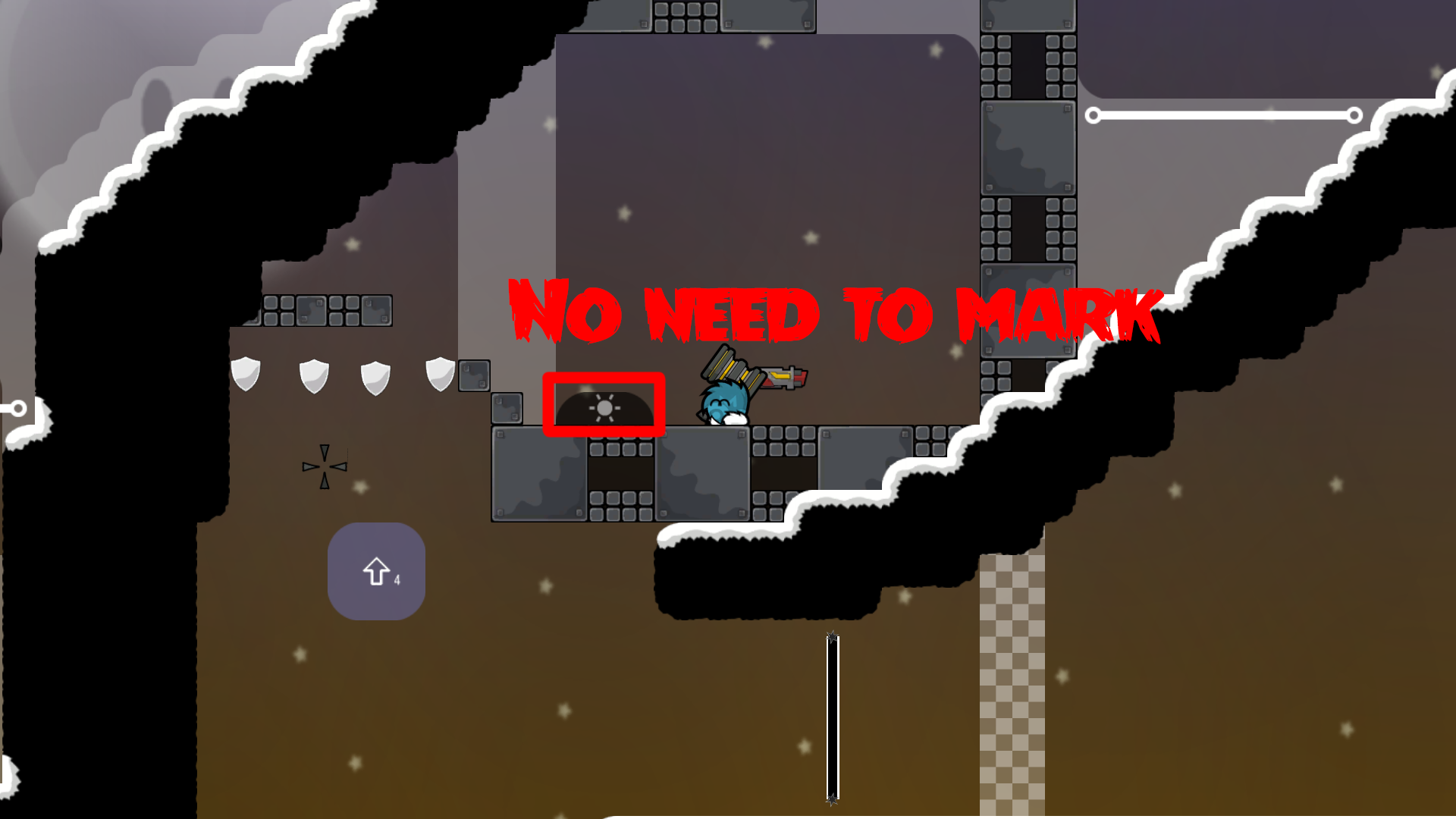Image resolution: width=1456 pixels, height=819 pixels.
Task: Select the rightmost shield next to the blocks
Action: click(x=441, y=375)
